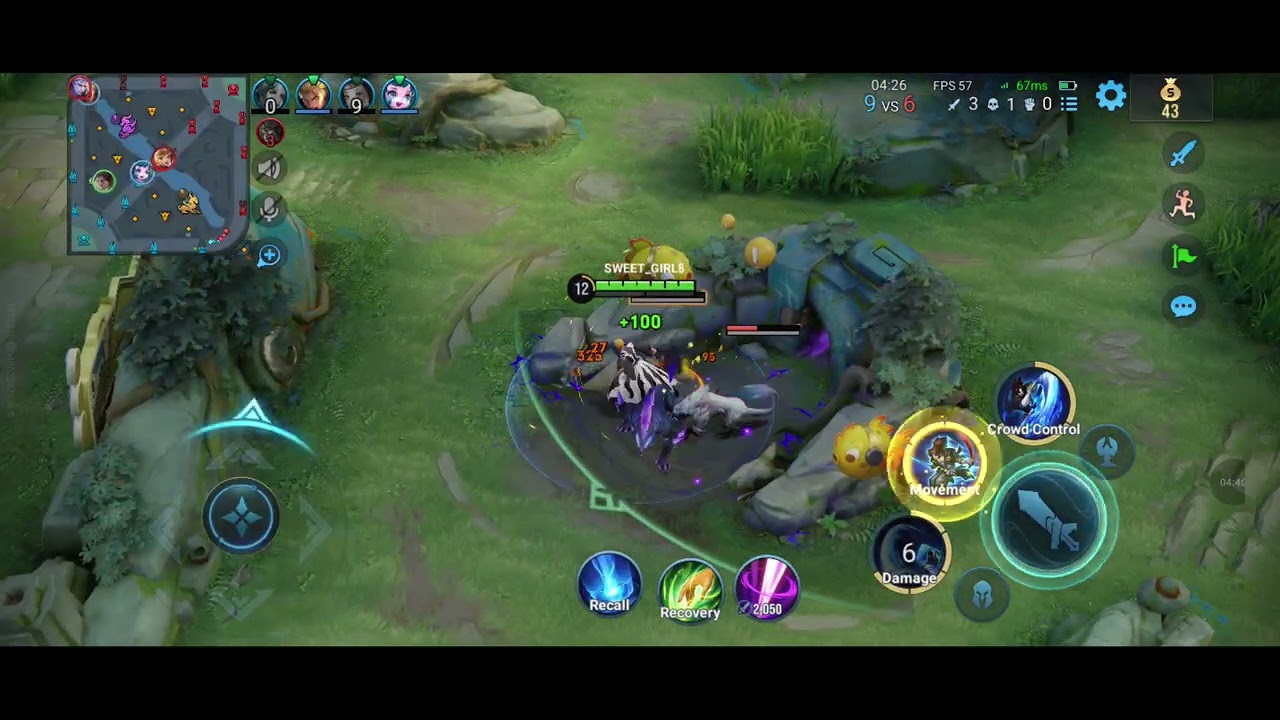Screen dimensions: 1280x720
Task: Open the gold shop showing 43
Action: [1170, 100]
